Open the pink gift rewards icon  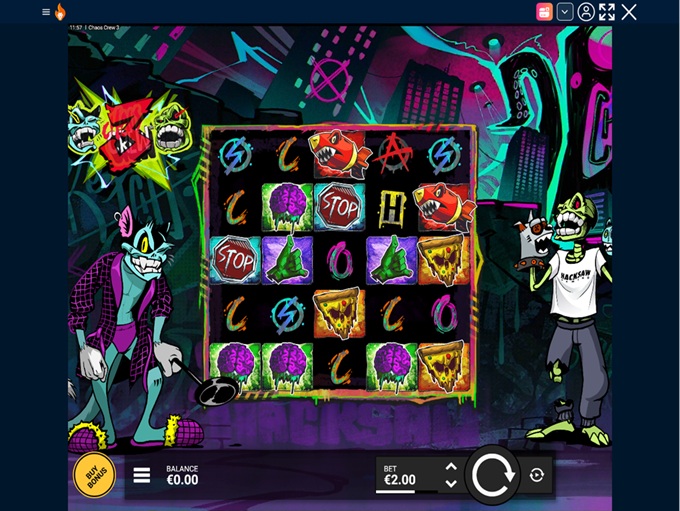click(x=544, y=12)
